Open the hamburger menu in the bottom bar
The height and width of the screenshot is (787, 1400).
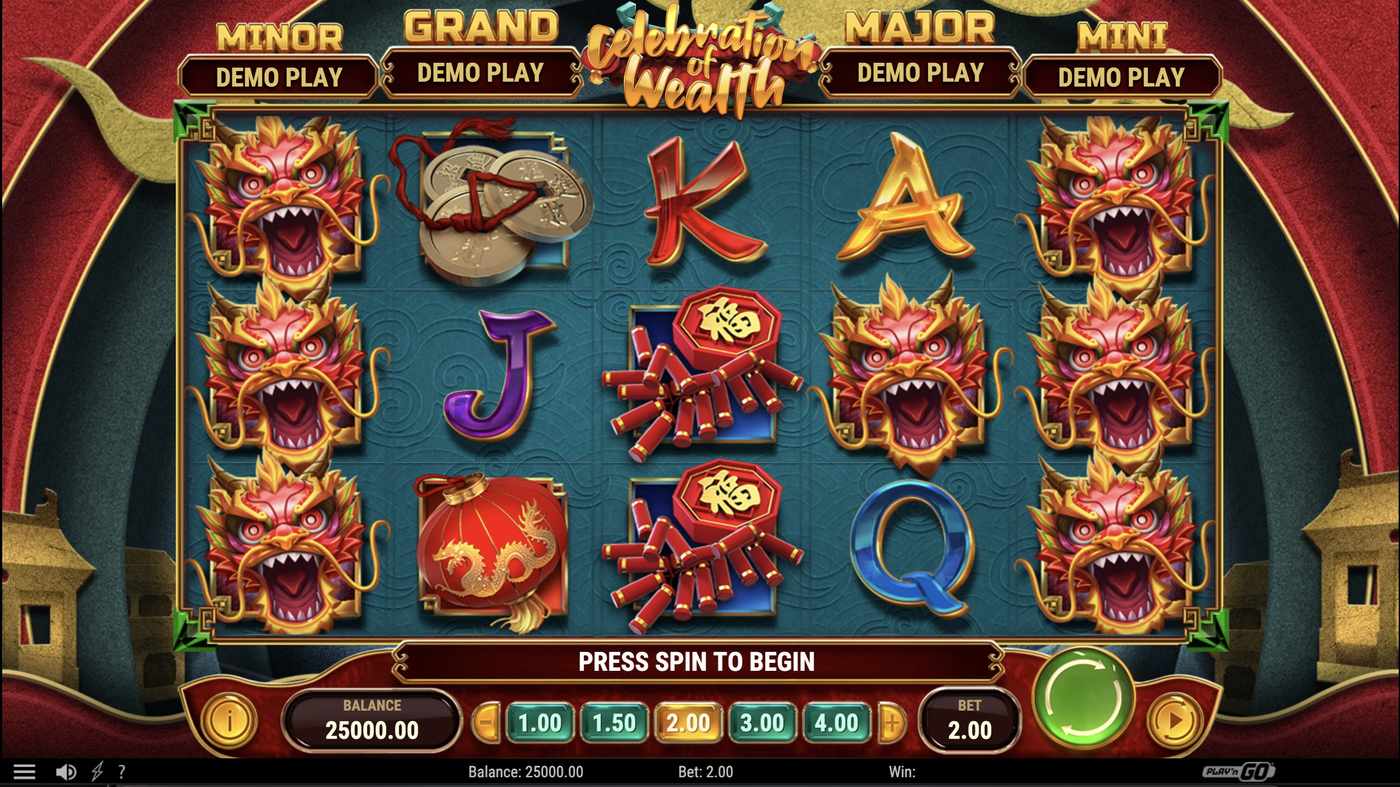24,770
